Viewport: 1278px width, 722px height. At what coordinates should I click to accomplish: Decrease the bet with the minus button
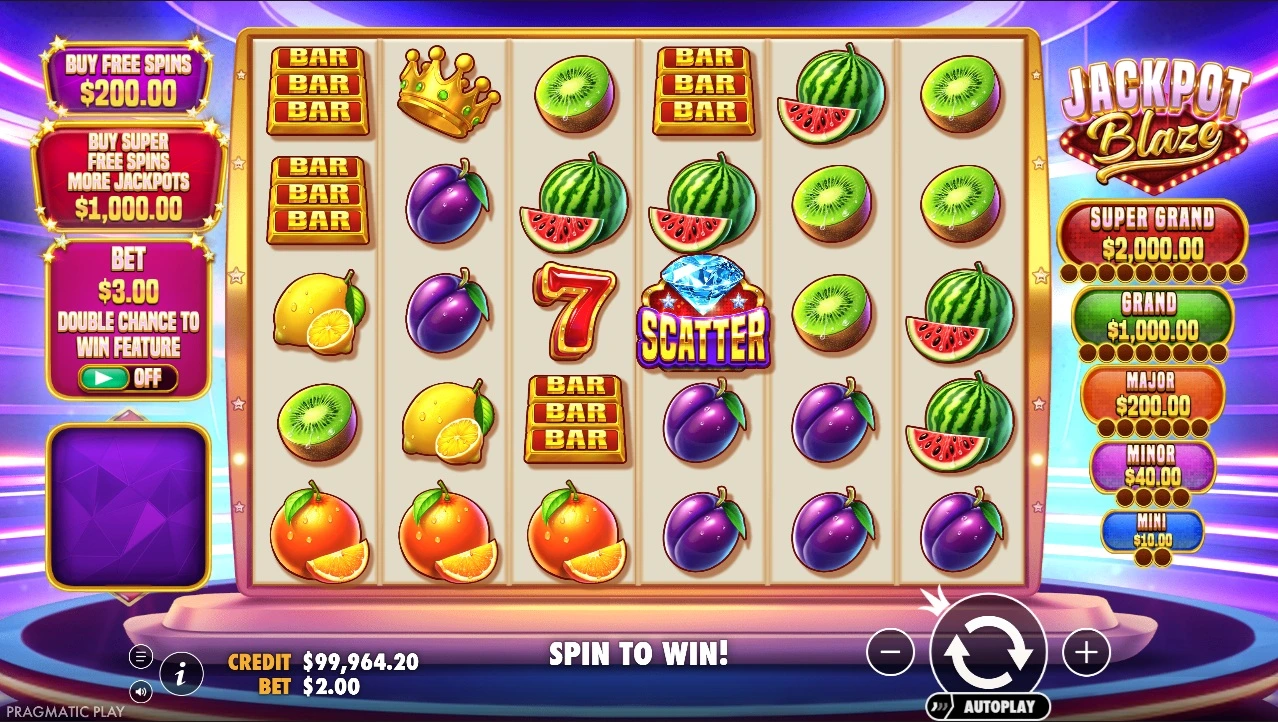pyautogui.click(x=890, y=653)
